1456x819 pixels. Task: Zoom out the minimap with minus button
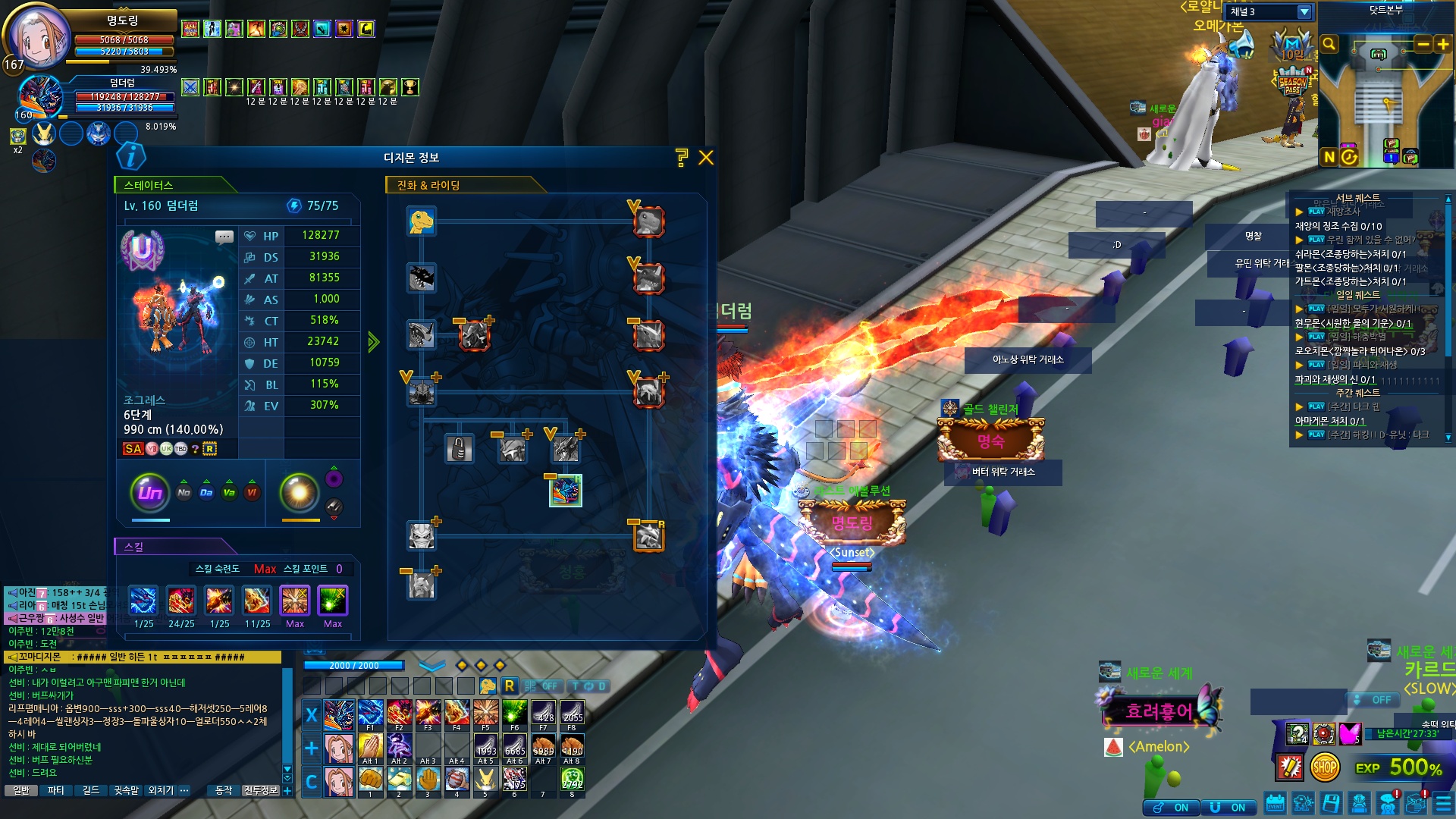point(1423,45)
